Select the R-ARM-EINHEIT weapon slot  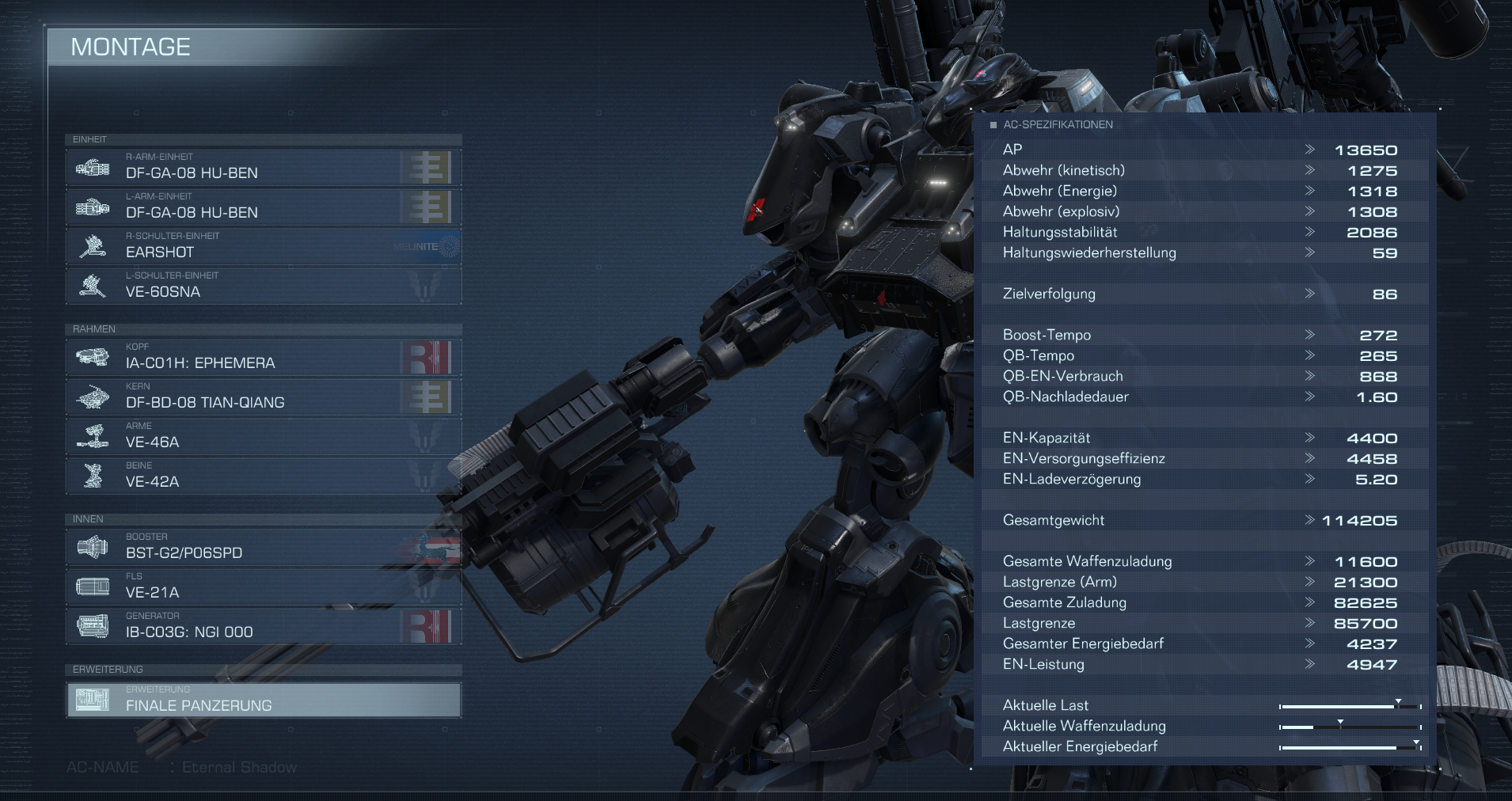[264, 167]
